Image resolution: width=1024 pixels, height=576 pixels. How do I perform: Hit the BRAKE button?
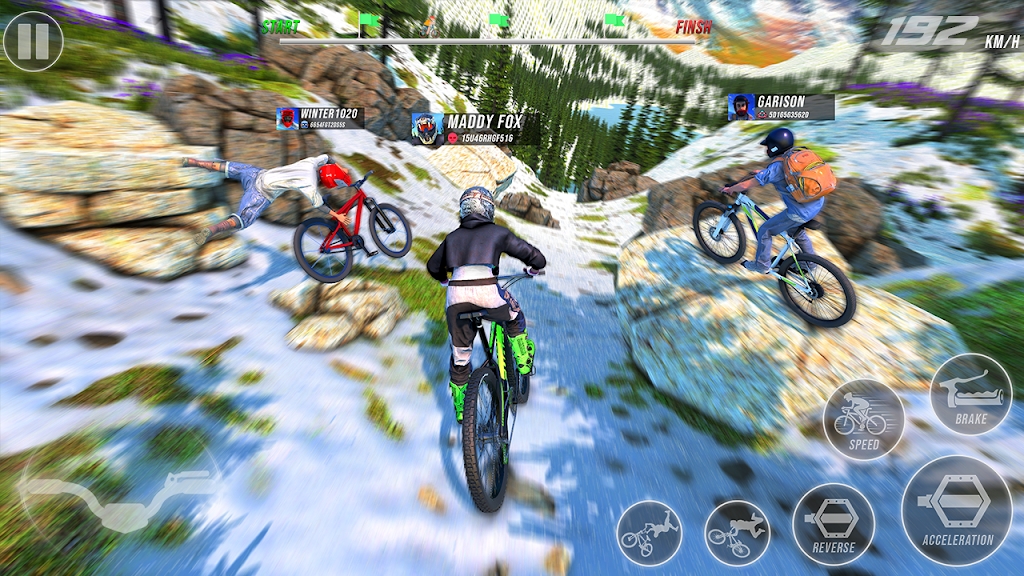coord(970,394)
